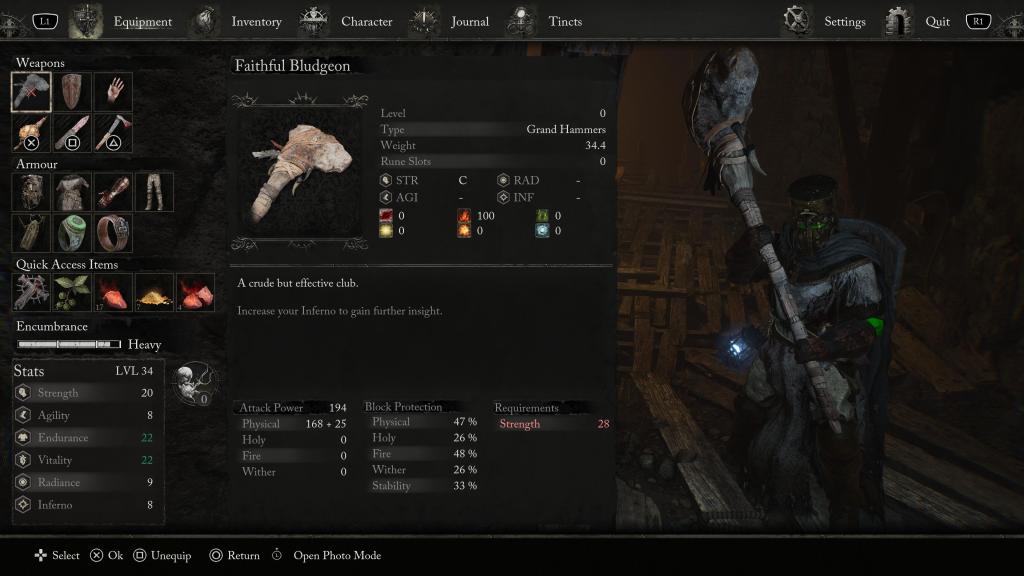Image resolution: width=1024 pixels, height=576 pixels.
Task: Choose the green leaf berries quick item
Action: (x=73, y=292)
